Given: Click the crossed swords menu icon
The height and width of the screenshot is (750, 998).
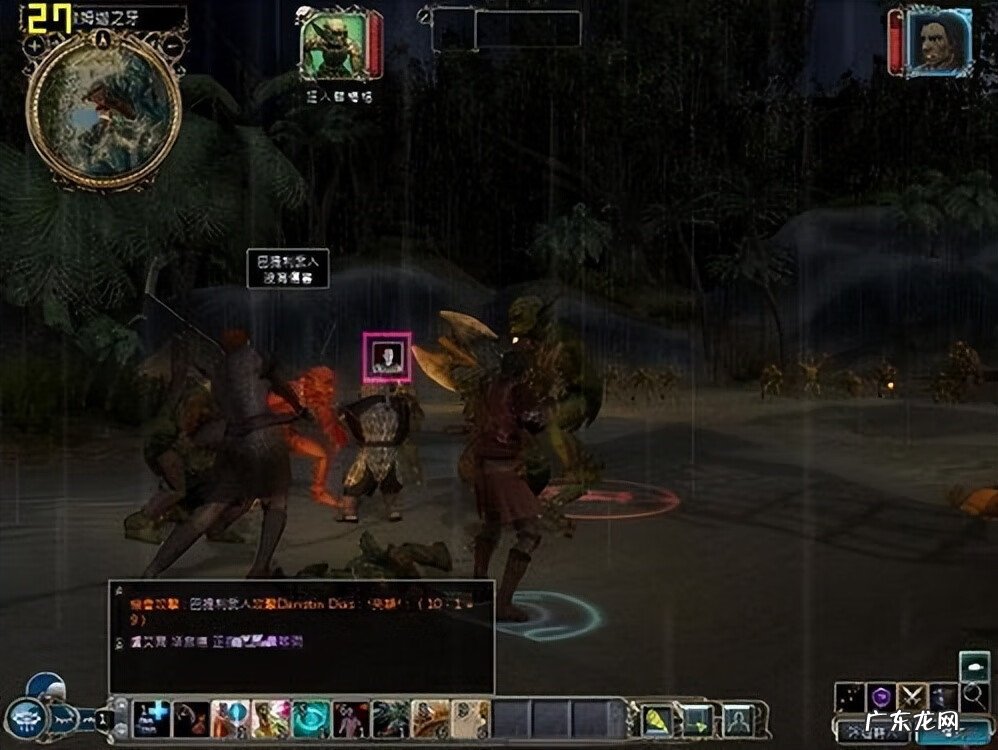Looking at the screenshot, I should pos(912,696).
